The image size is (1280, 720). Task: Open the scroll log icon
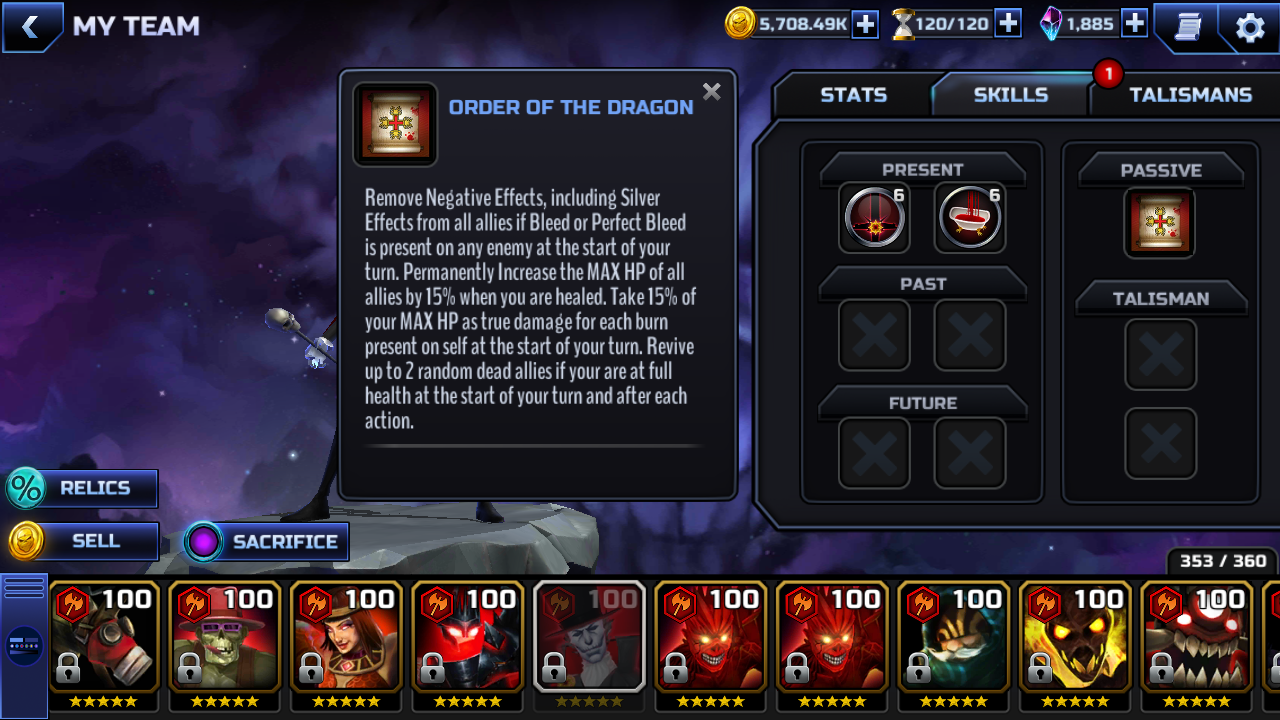coord(1187,27)
